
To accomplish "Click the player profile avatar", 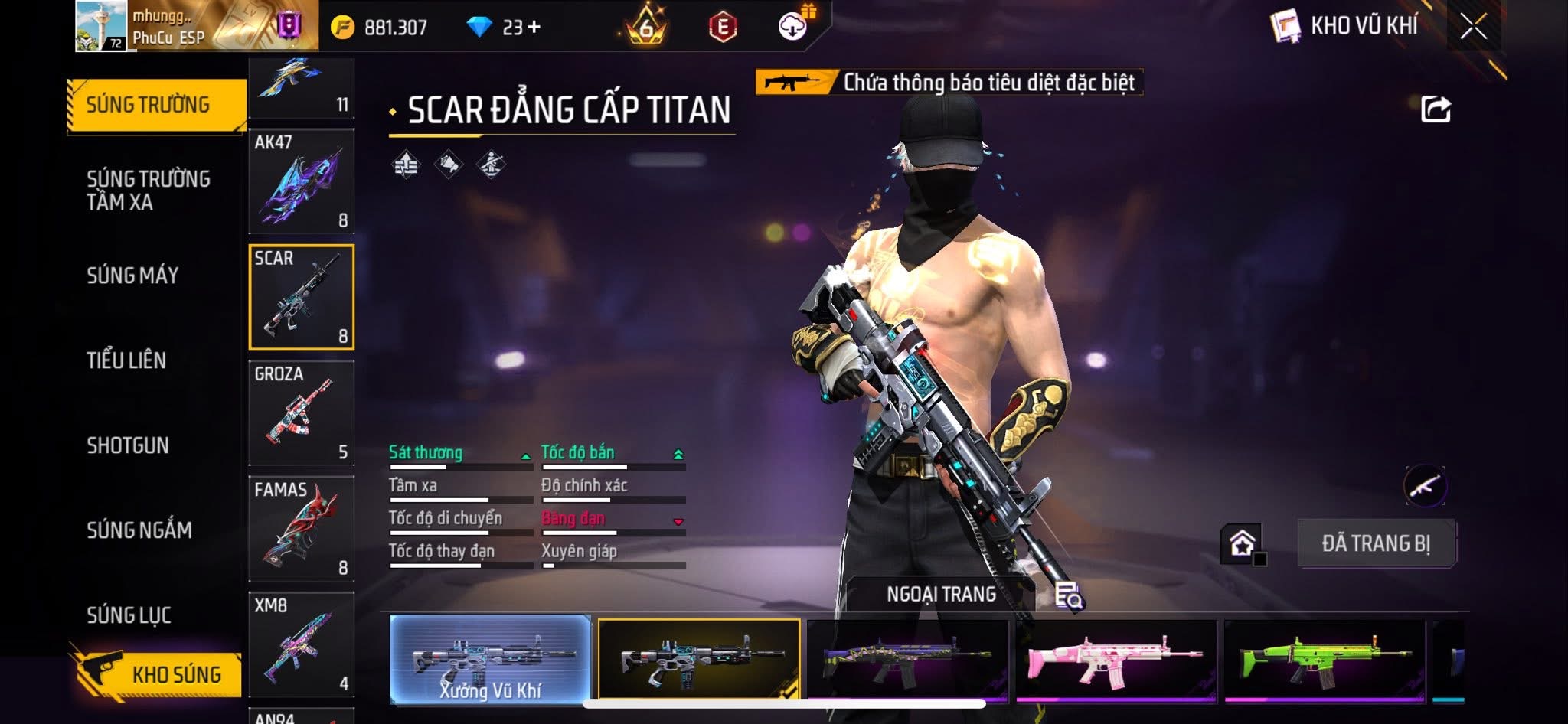I will (101, 26).
